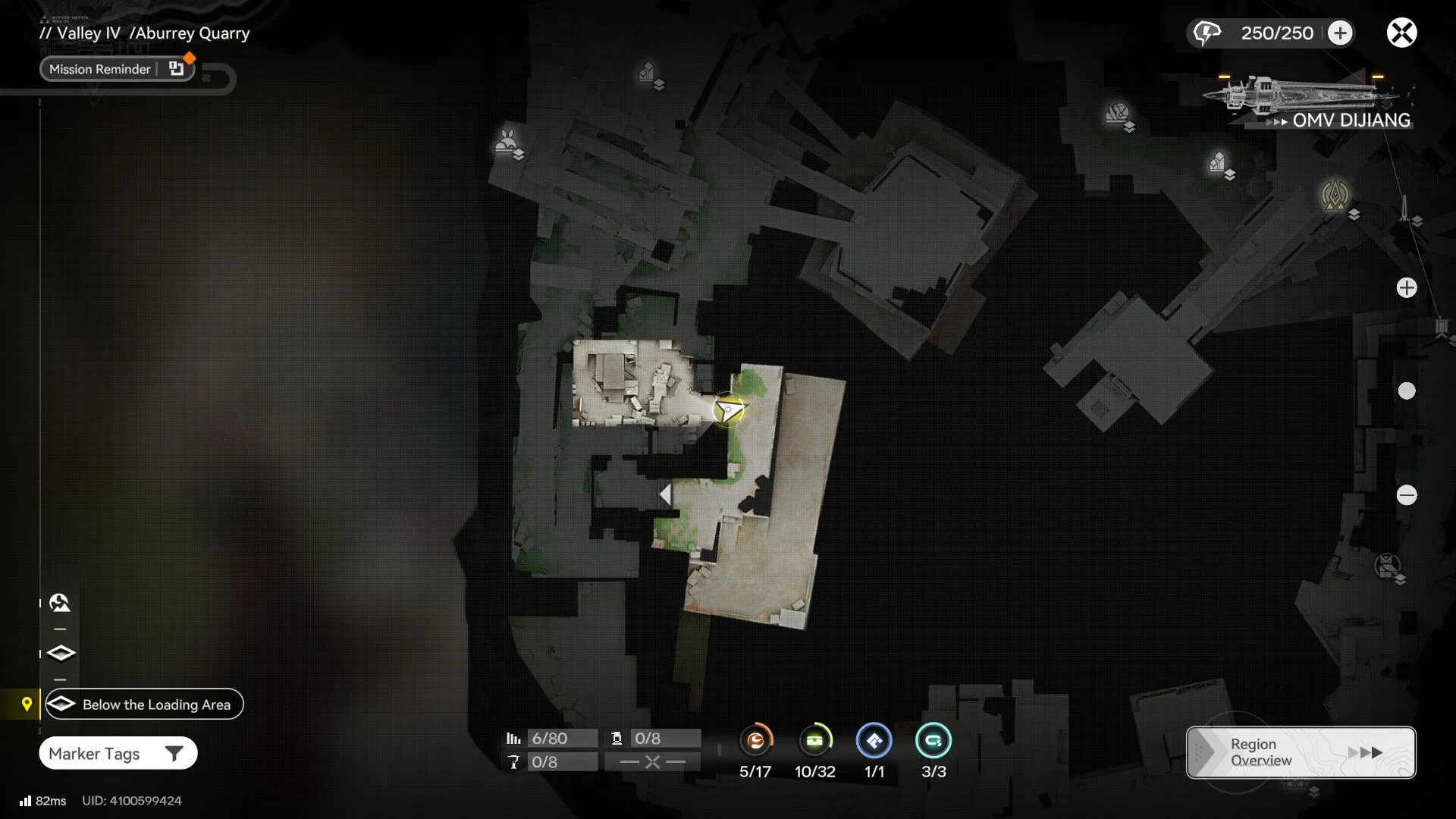The image size is (1456, 819).
Task: Zoom in the map with plus button
Action: pos(1407,288)
